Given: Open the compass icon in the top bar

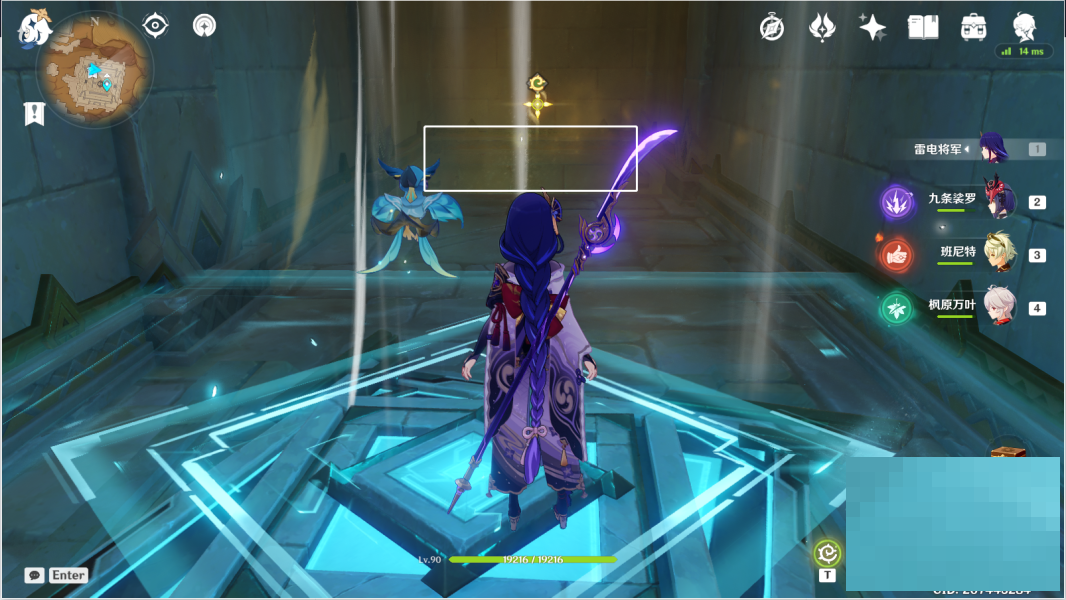Looking at the screenshot, I should 772,27.
